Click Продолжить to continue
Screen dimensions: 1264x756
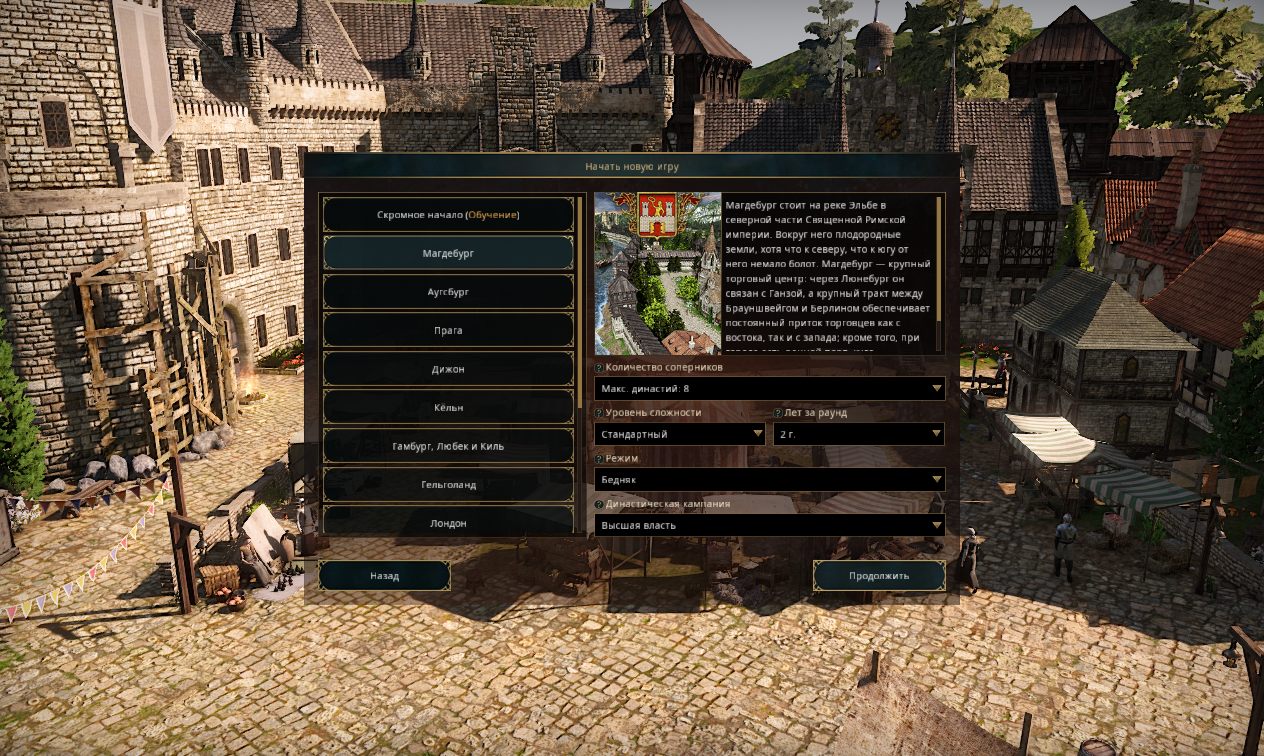point(879,576)
